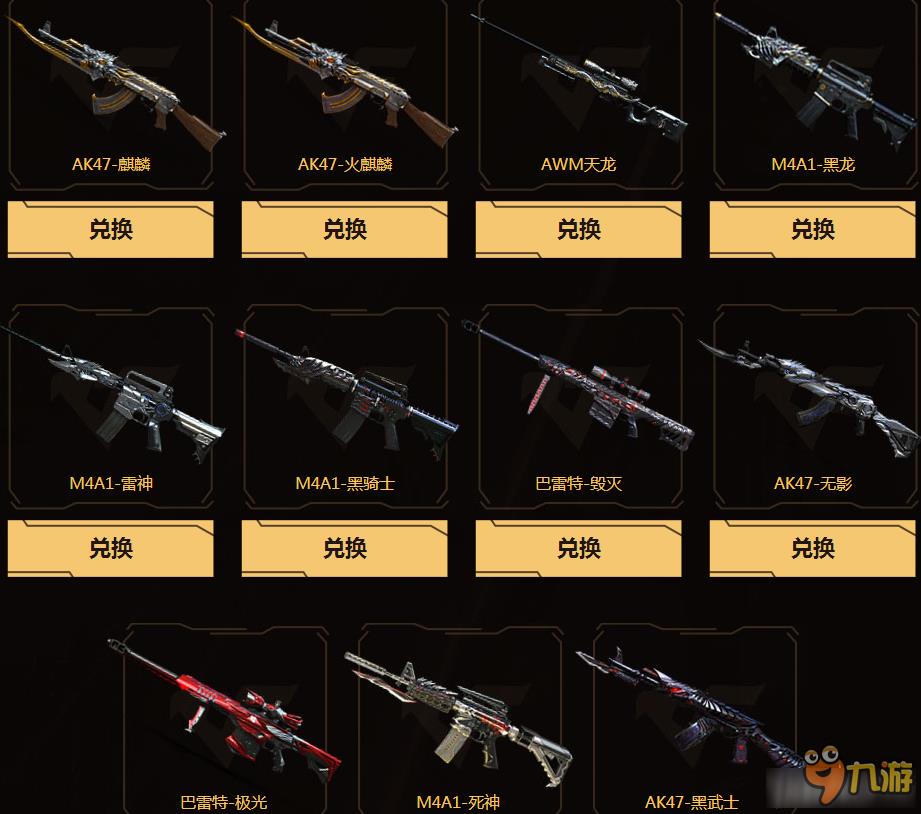Click 兑换 under AK47-火麒麟

(345, 229)
